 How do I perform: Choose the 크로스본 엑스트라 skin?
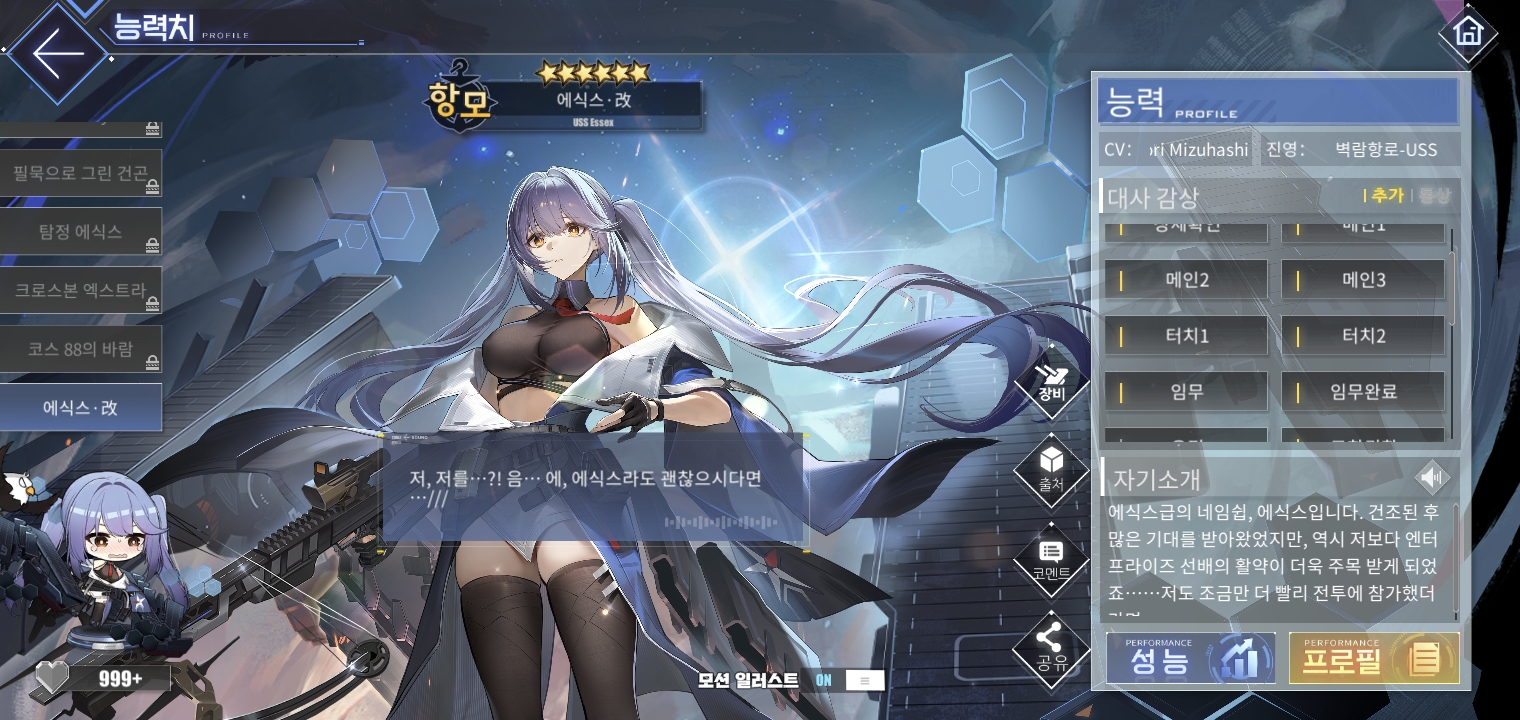(x=81, y=291)
